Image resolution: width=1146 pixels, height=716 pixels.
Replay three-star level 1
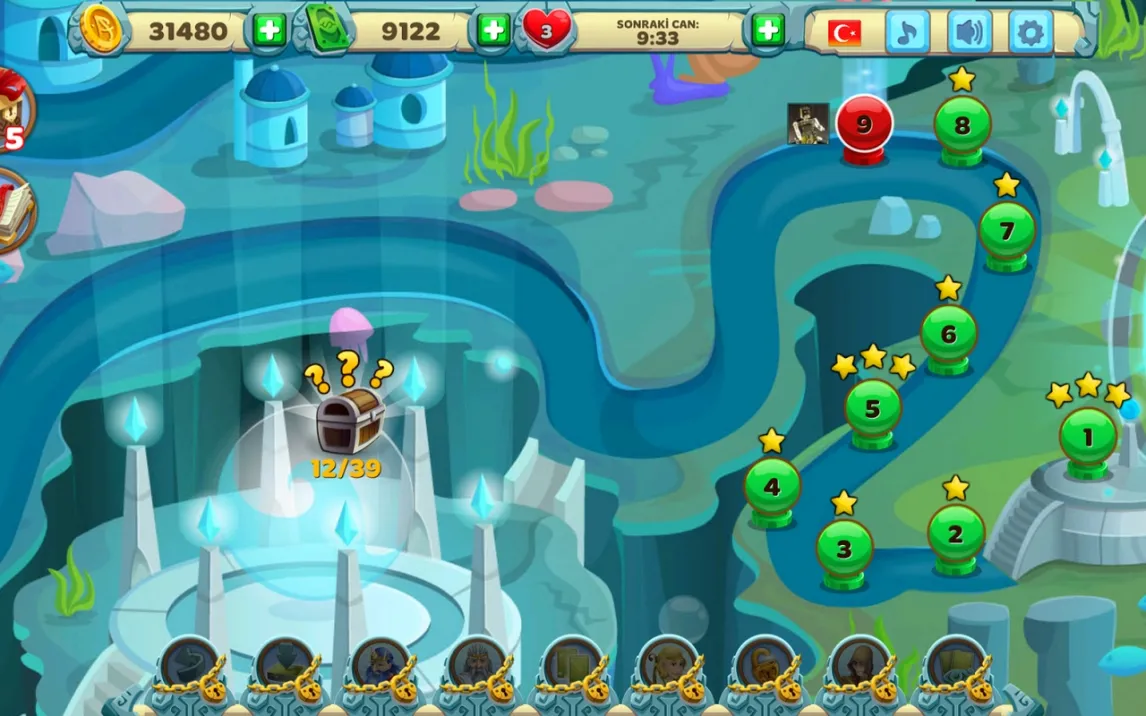(x=1088, y=437)
